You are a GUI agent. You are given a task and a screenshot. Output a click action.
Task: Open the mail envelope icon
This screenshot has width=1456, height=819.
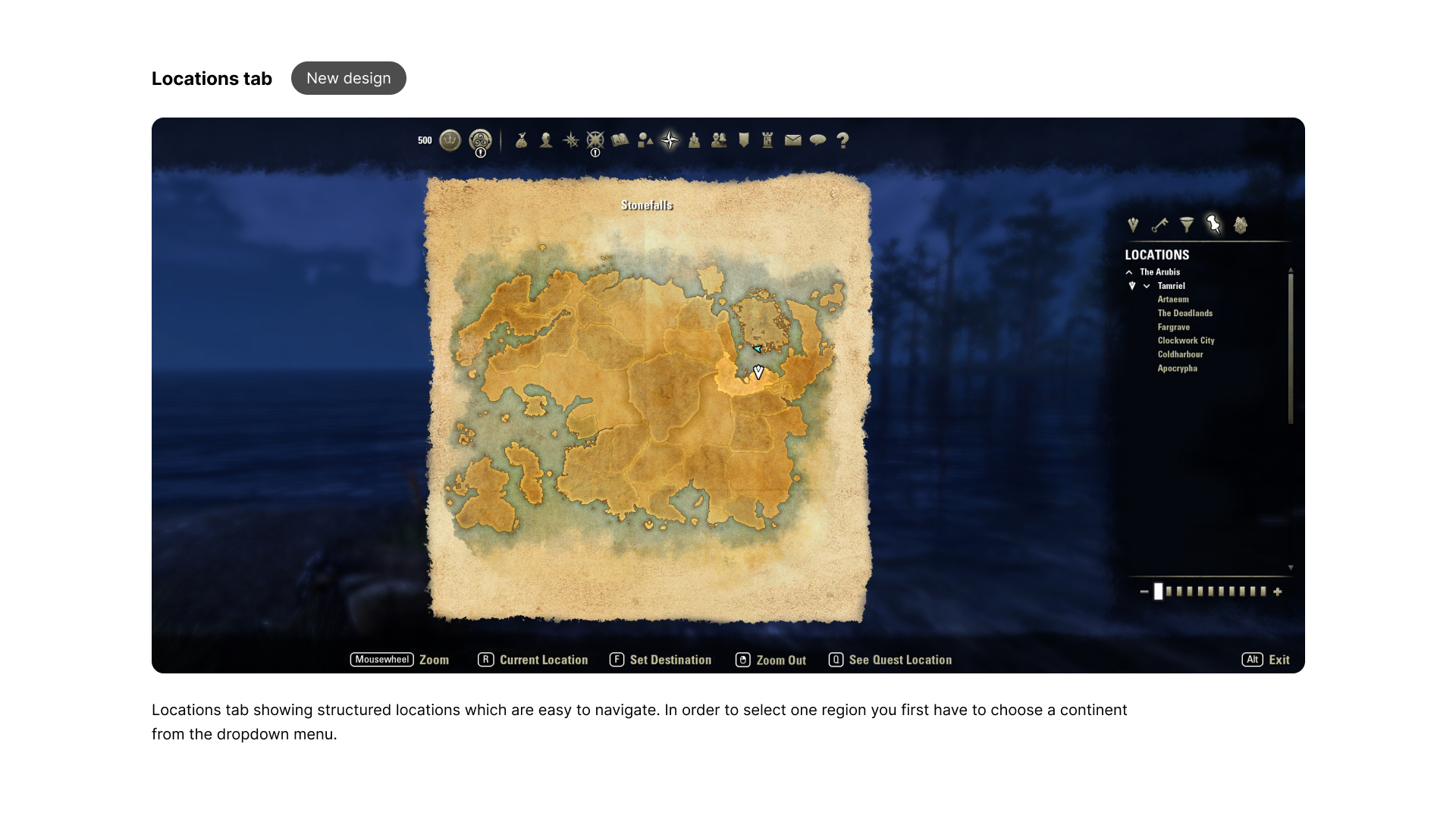pos(792,140)
